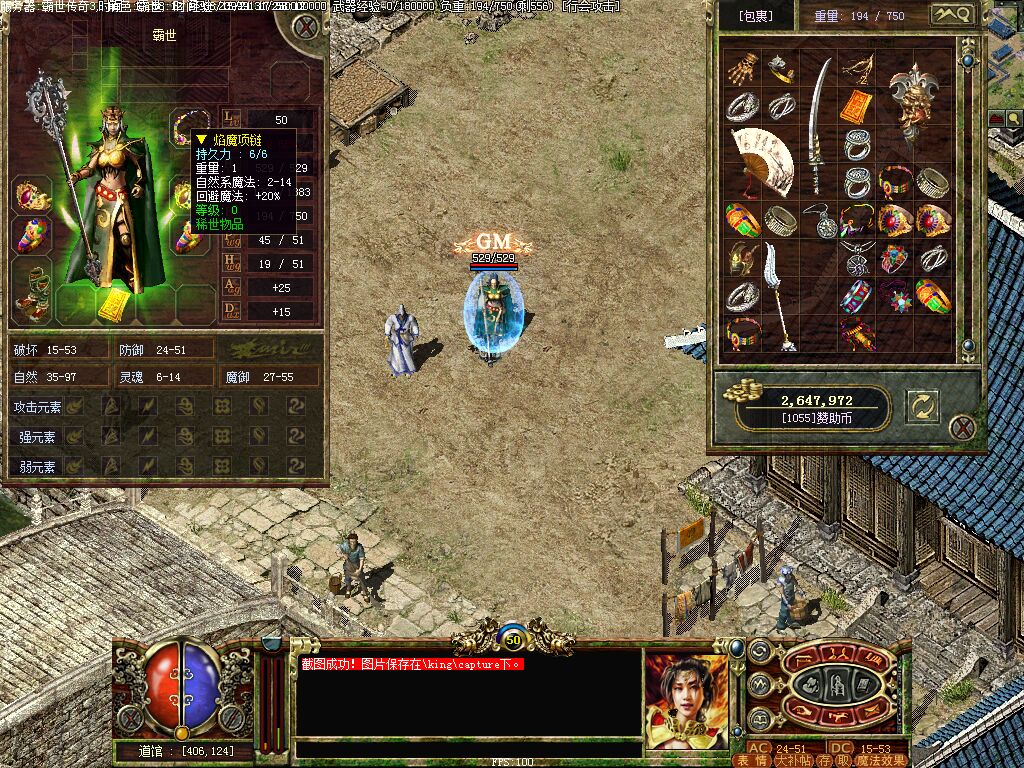Select the demon mask axe item
Image resolution: width=1024 pixels, height=768 pixels.
pos(915,103)
